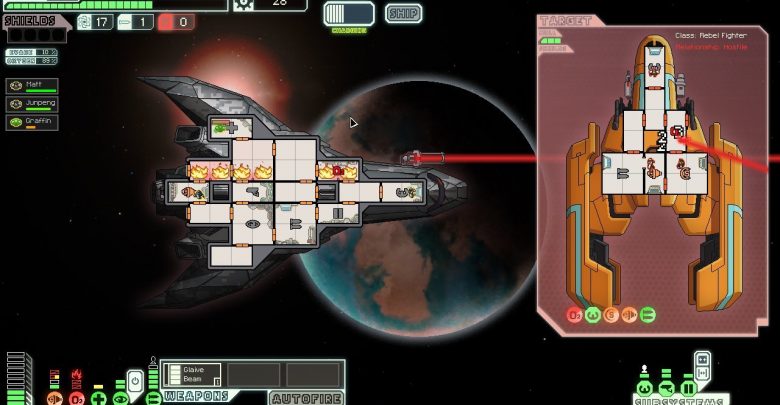Viewport: 780px width, 405px height.
Task: Click the door control subsystem icon
Action: (688, 388)
